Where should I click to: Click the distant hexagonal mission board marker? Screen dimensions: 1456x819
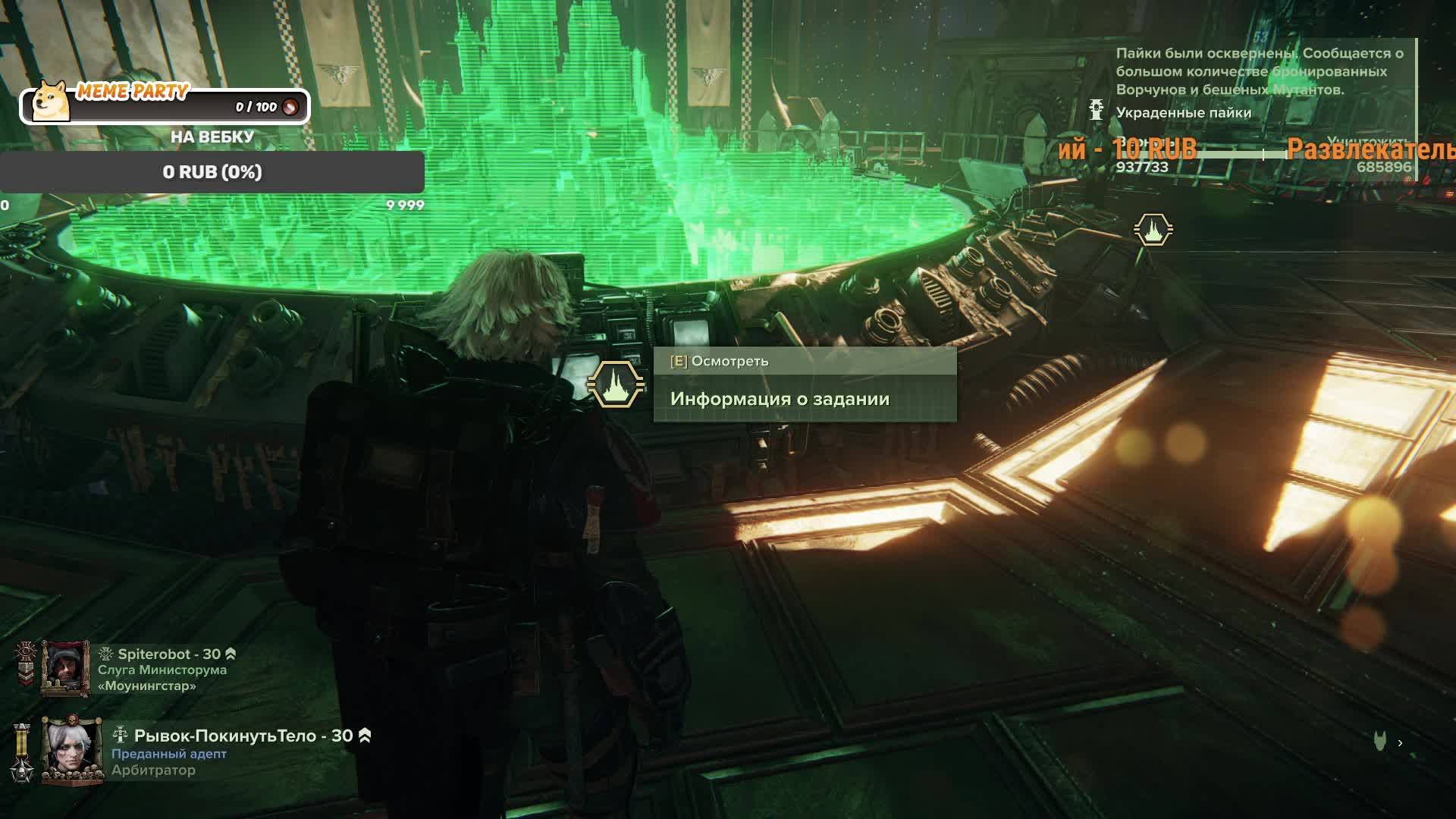point(1153,229)
